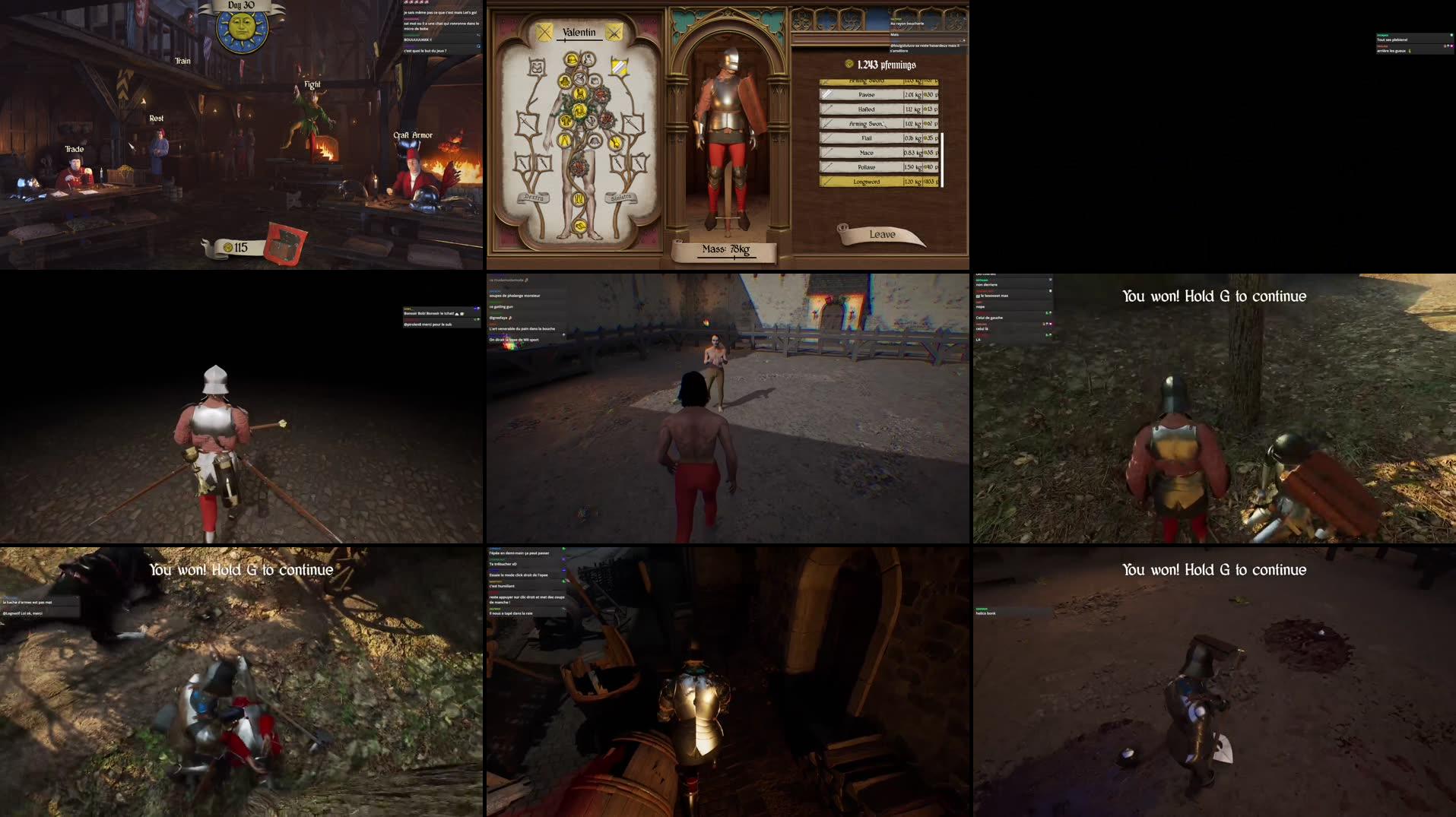The height and width of the screenshot is (817, 1456).
Task: Click the sun icon under the Day 30 banner
Action: (x=243, y=27)
